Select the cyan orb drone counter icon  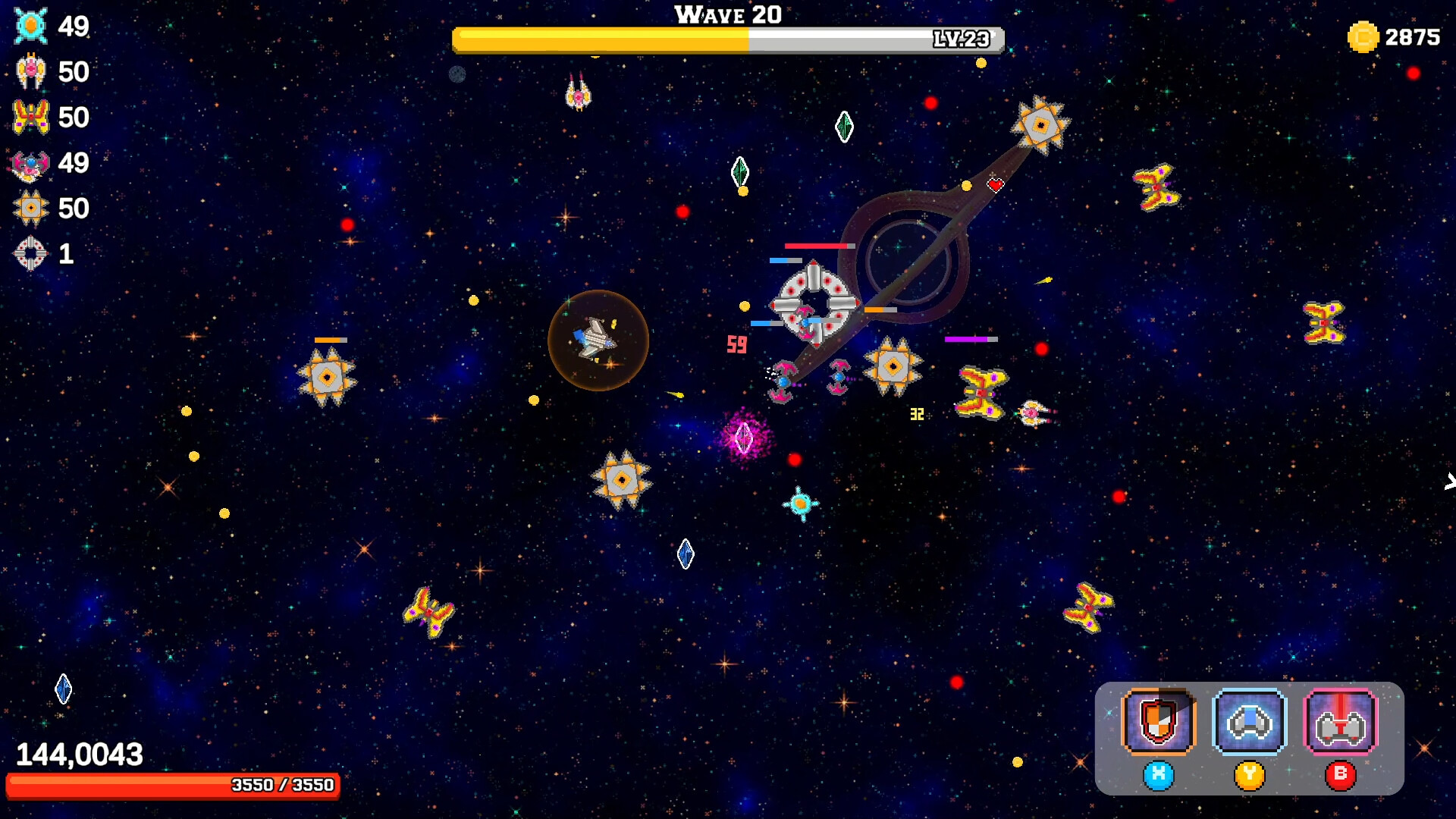(x=29, y=26)
